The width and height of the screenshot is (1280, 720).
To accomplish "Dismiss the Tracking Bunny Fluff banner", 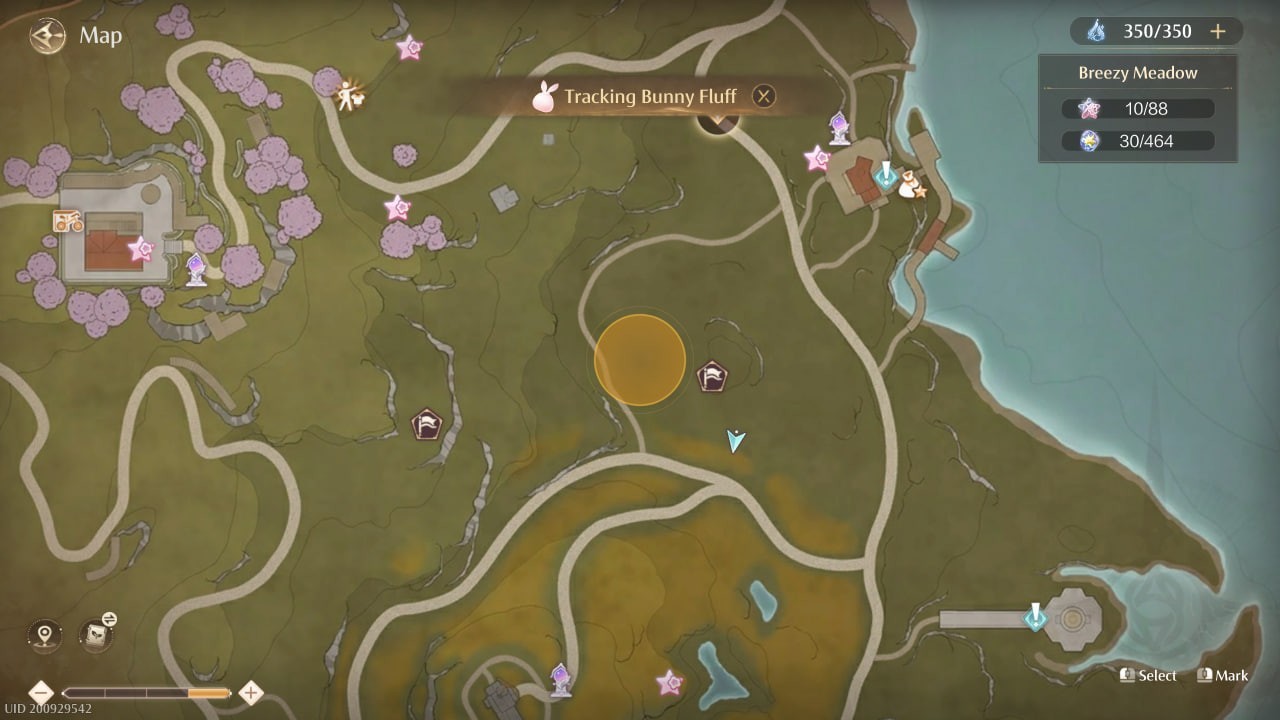I will point(763,96).
